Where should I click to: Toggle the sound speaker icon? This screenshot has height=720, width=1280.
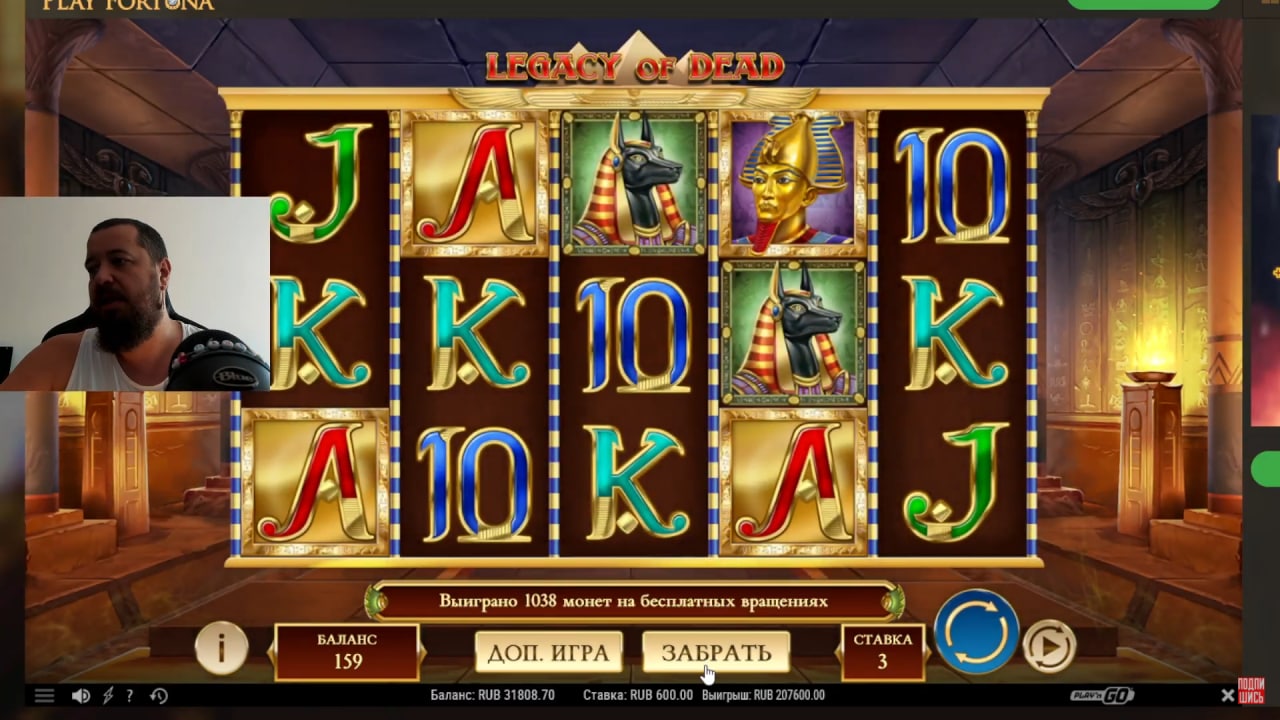80,696
